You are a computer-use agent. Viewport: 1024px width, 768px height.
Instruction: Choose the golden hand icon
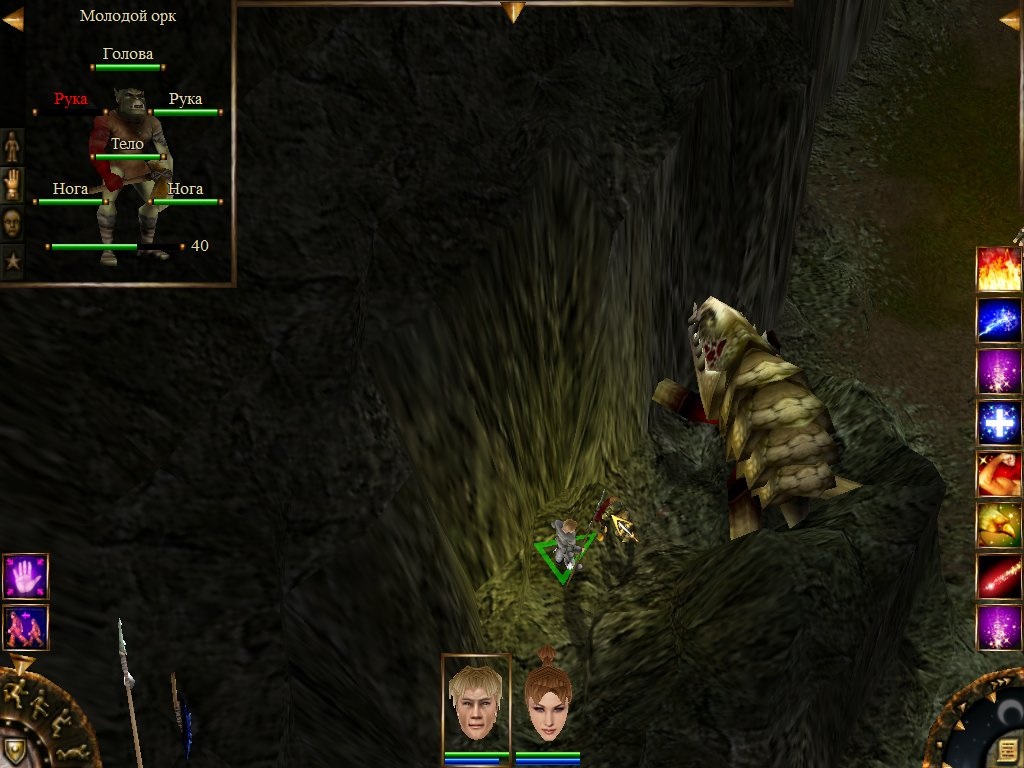pyautogui.click(x=12, y=185)
